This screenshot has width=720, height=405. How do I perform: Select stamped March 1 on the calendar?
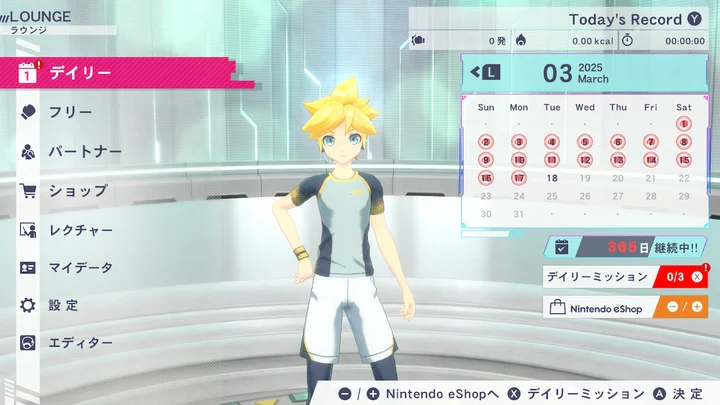pos(684,124)
